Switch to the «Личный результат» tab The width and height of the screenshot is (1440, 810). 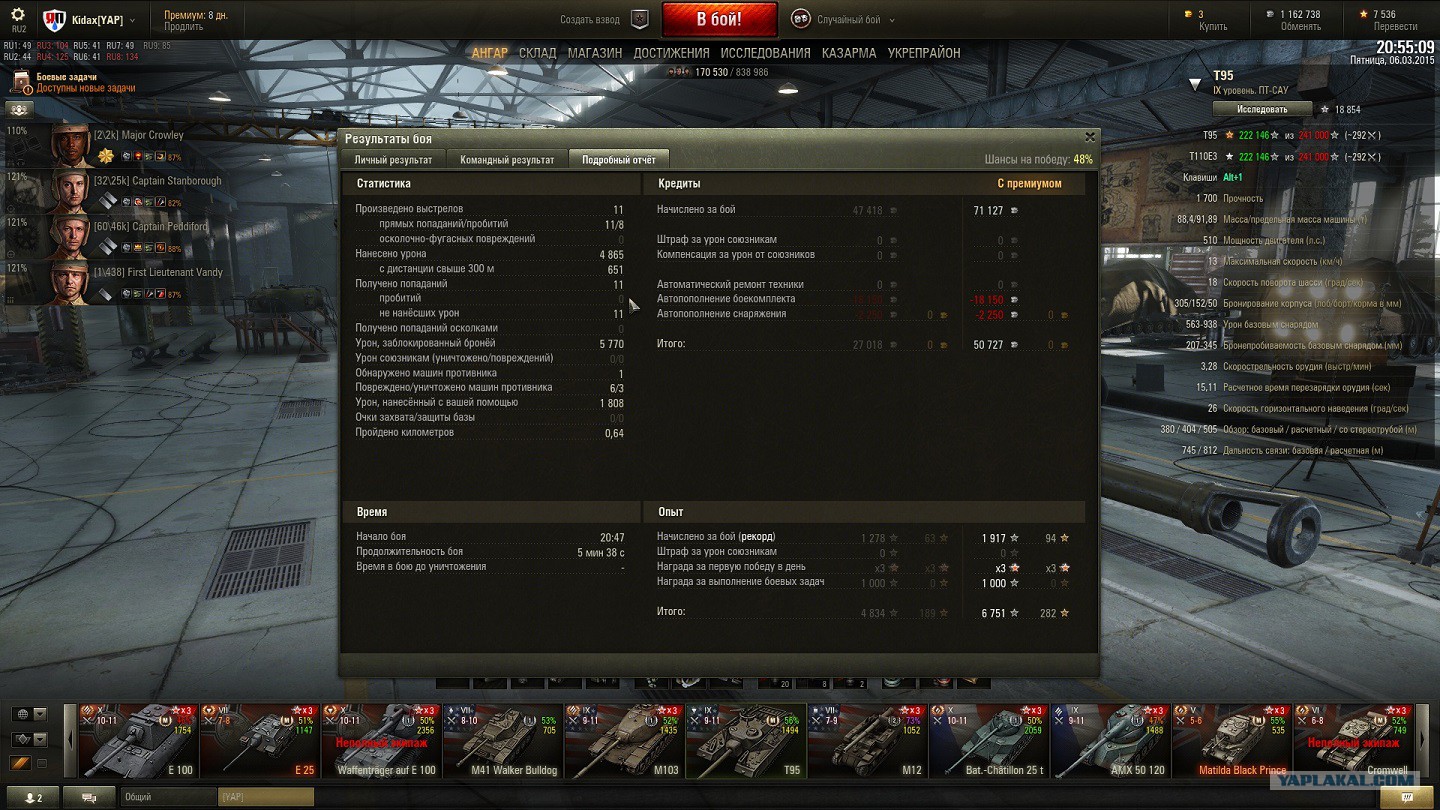[x=393, y=160]
